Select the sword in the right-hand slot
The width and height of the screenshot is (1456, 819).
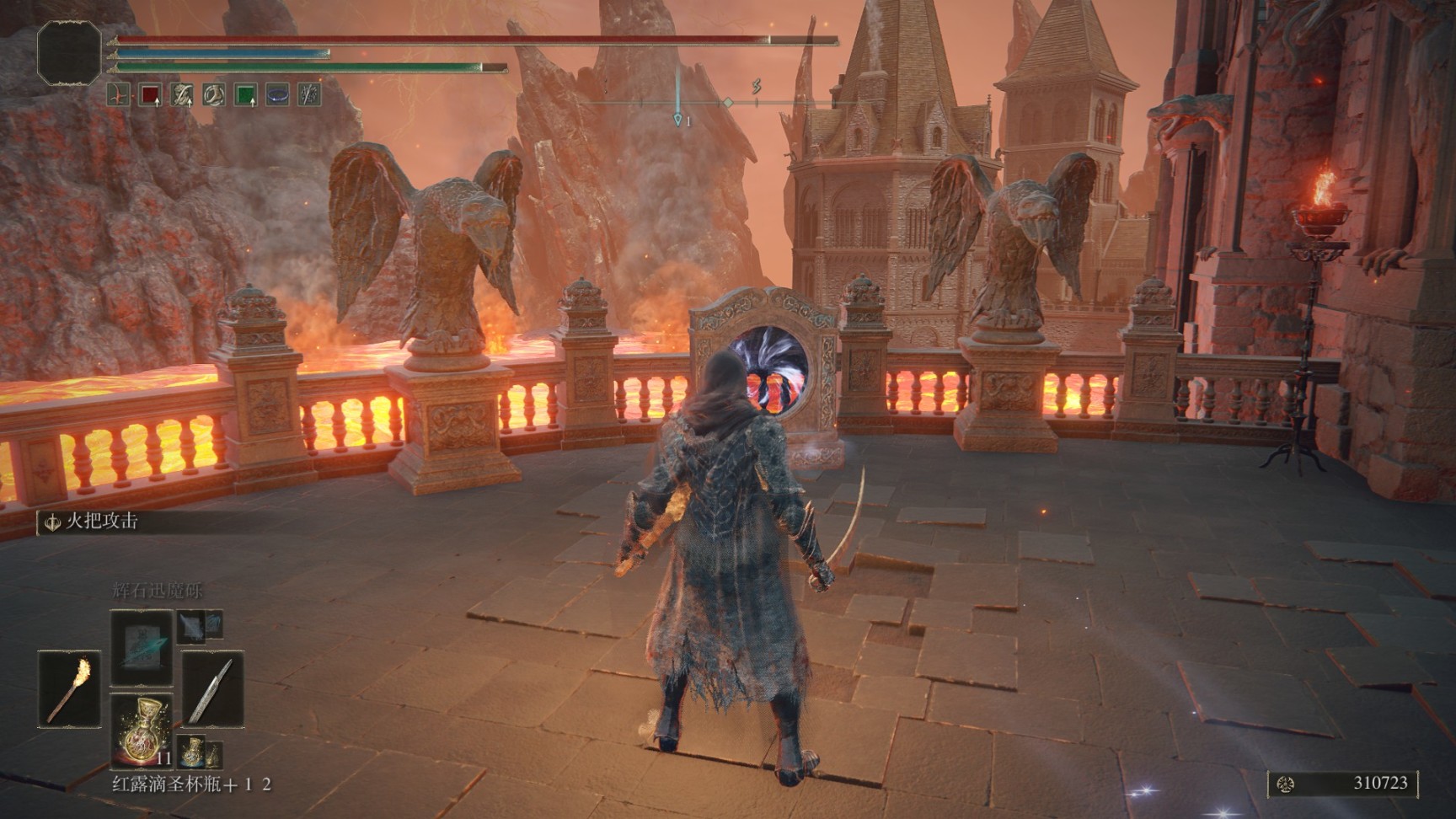click(212, 689)
